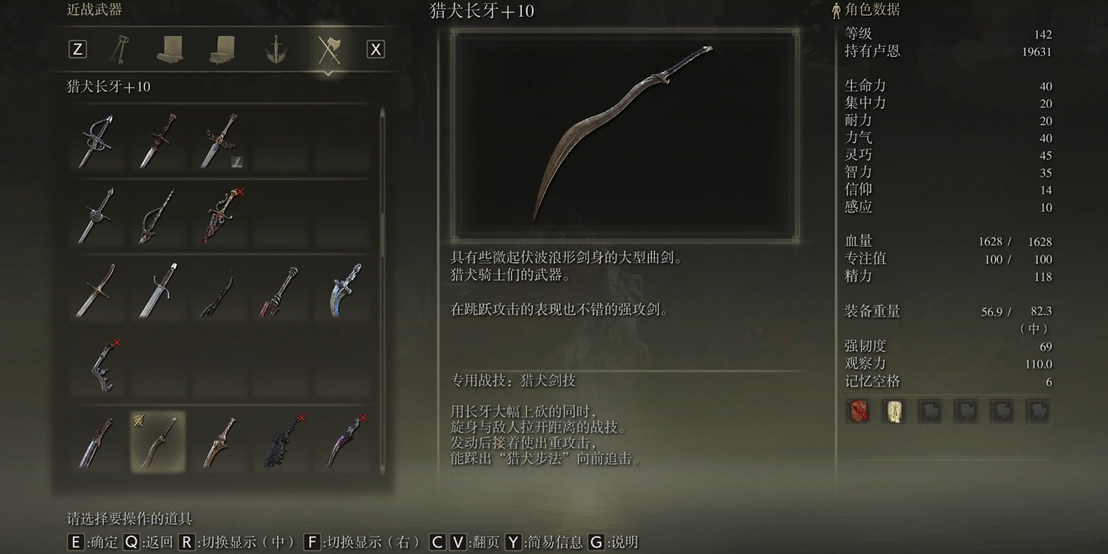
Task: Click the red memory slot spell icon
Action: (858, 411)
